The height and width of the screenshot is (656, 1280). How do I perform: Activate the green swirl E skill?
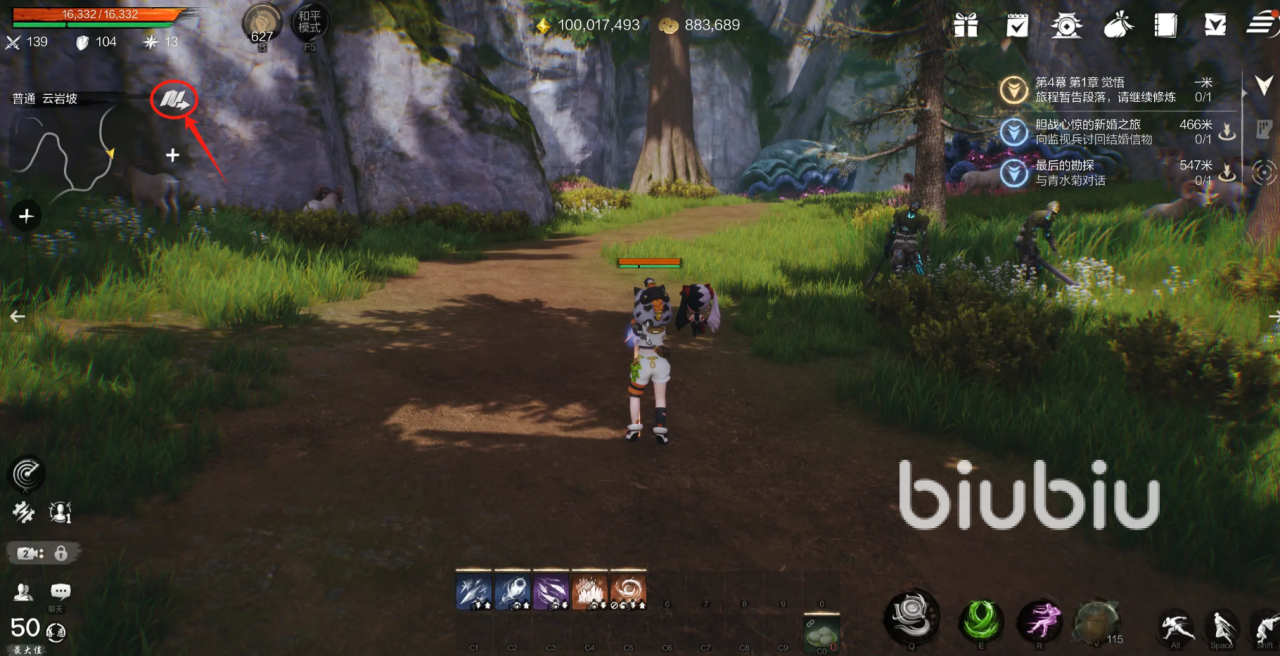(981, 620)
